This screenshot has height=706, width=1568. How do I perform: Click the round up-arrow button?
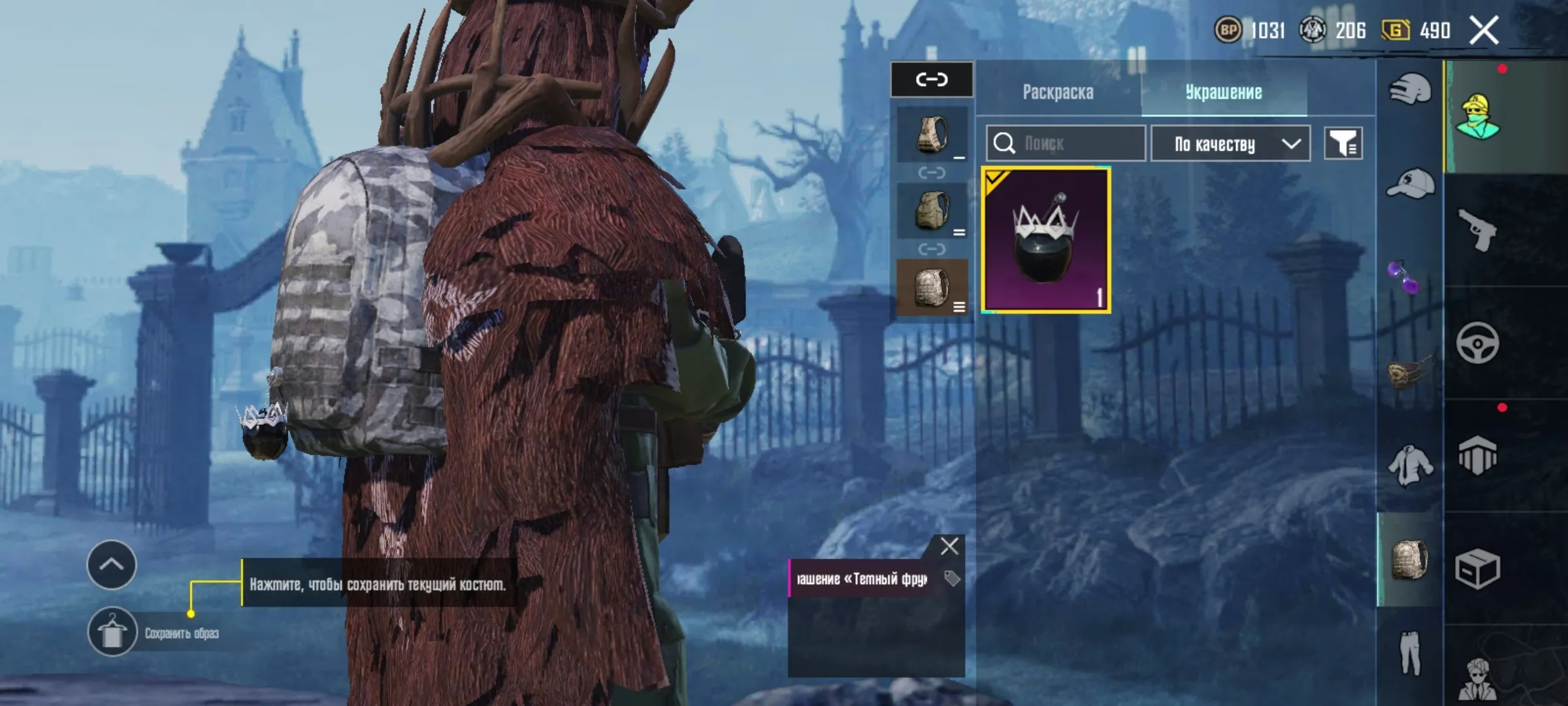click(x=112, y=565)
